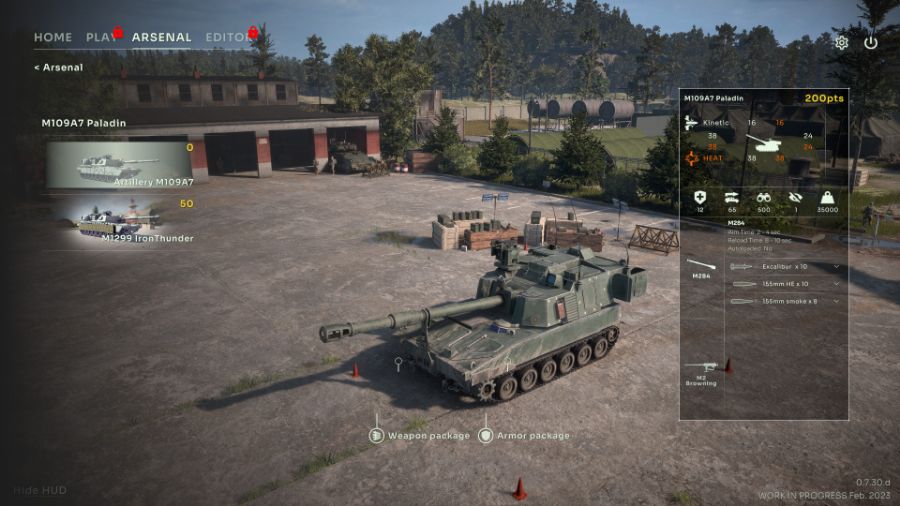Go to the Home tab
Image resolution: width=900 pixels, height=506 pixels.
pos(53,37)
